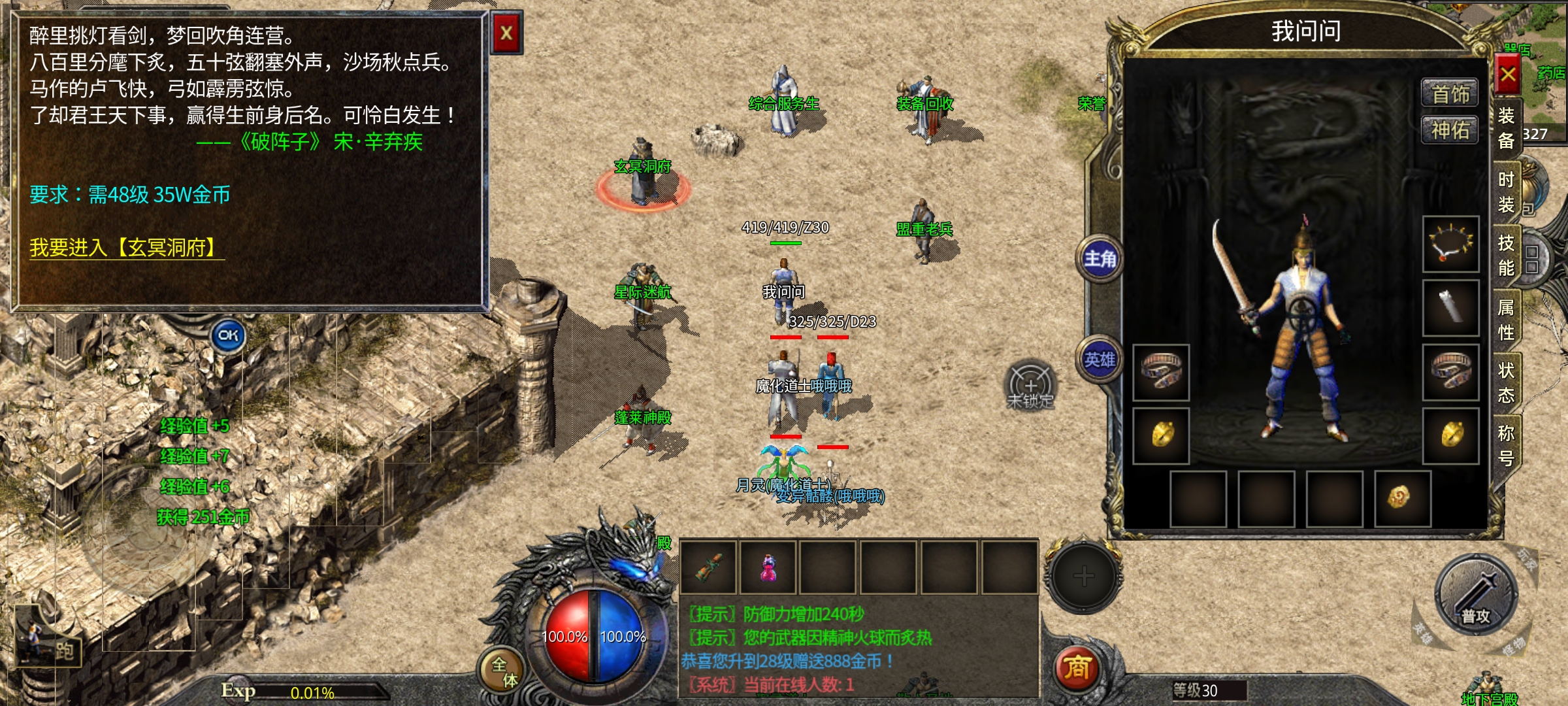Select the 主角 main character button
The image size is (1568, 706).
pyautogui.click(x=1100, y=259)
